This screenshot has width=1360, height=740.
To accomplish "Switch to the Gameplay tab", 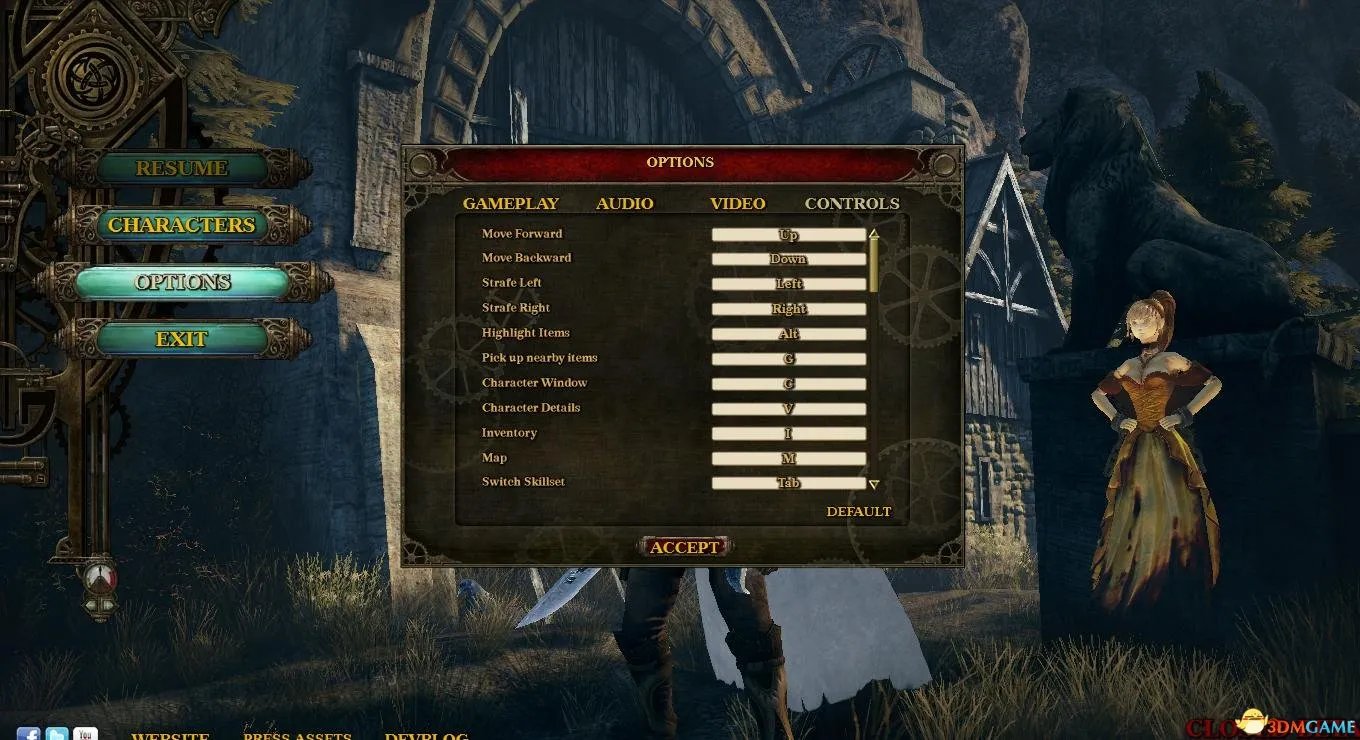I will click(510, 204).
